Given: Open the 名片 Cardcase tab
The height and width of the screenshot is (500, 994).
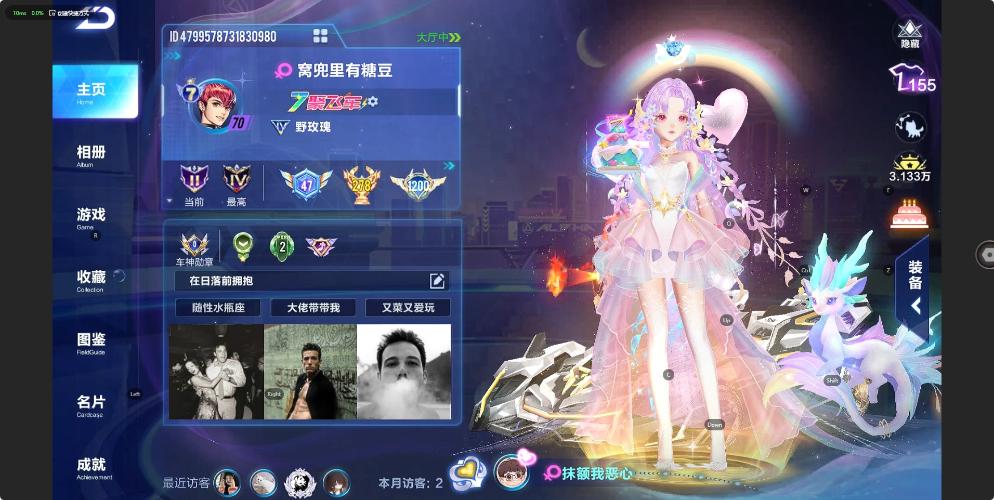Looking at the screenshot, I should click(92, 404).
